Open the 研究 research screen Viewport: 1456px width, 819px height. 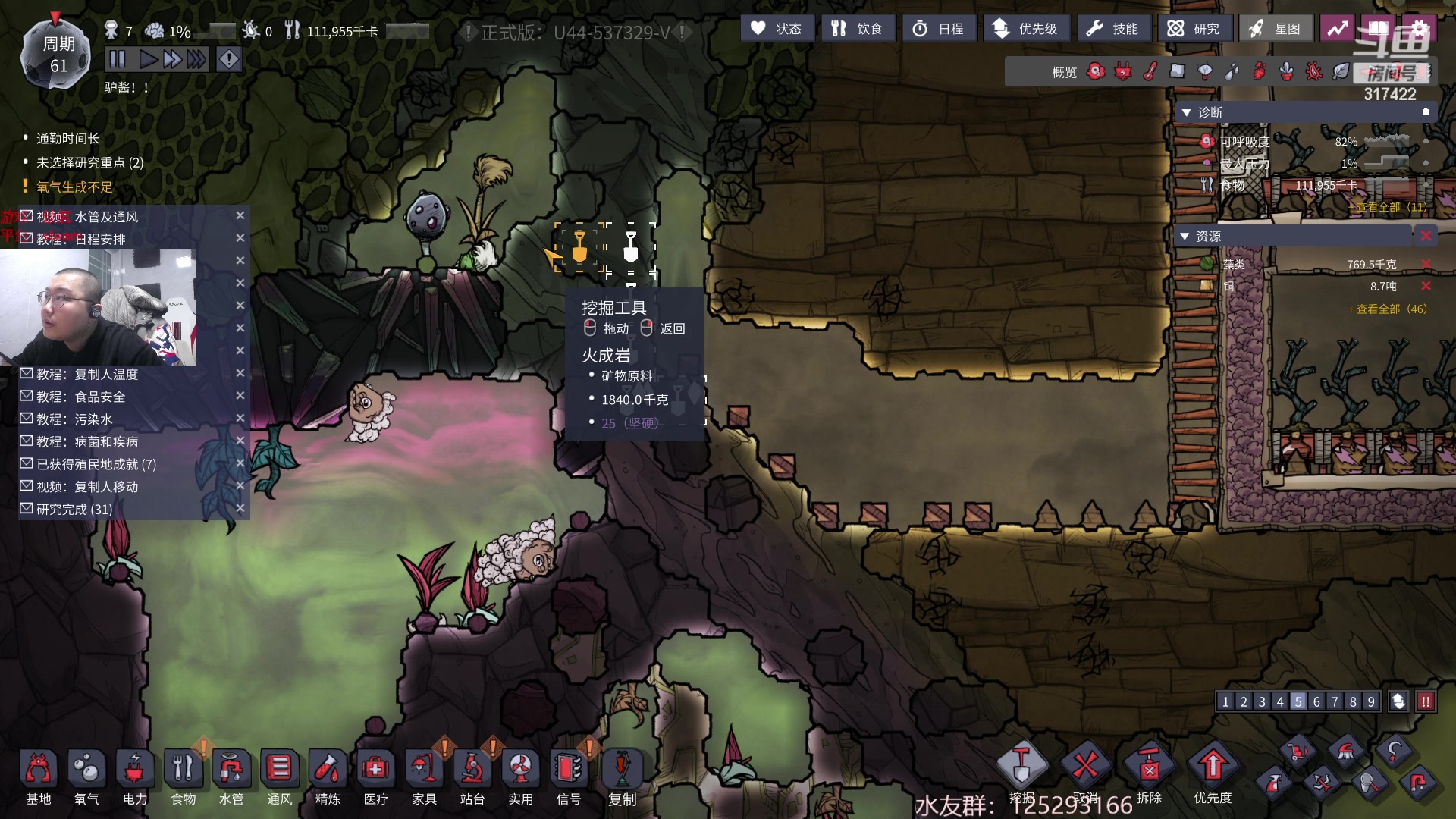[x=1194, y=29]
